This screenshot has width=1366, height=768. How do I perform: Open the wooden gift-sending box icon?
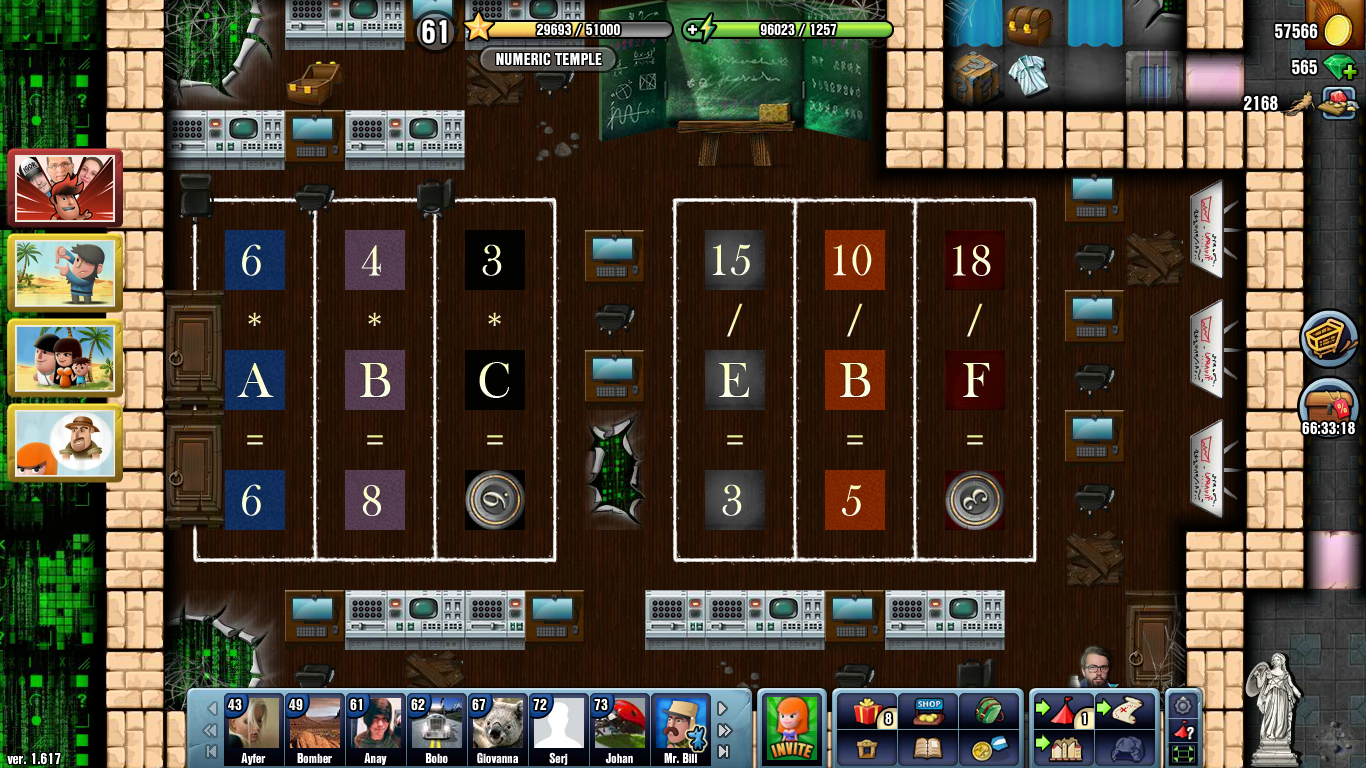[866, 750]
